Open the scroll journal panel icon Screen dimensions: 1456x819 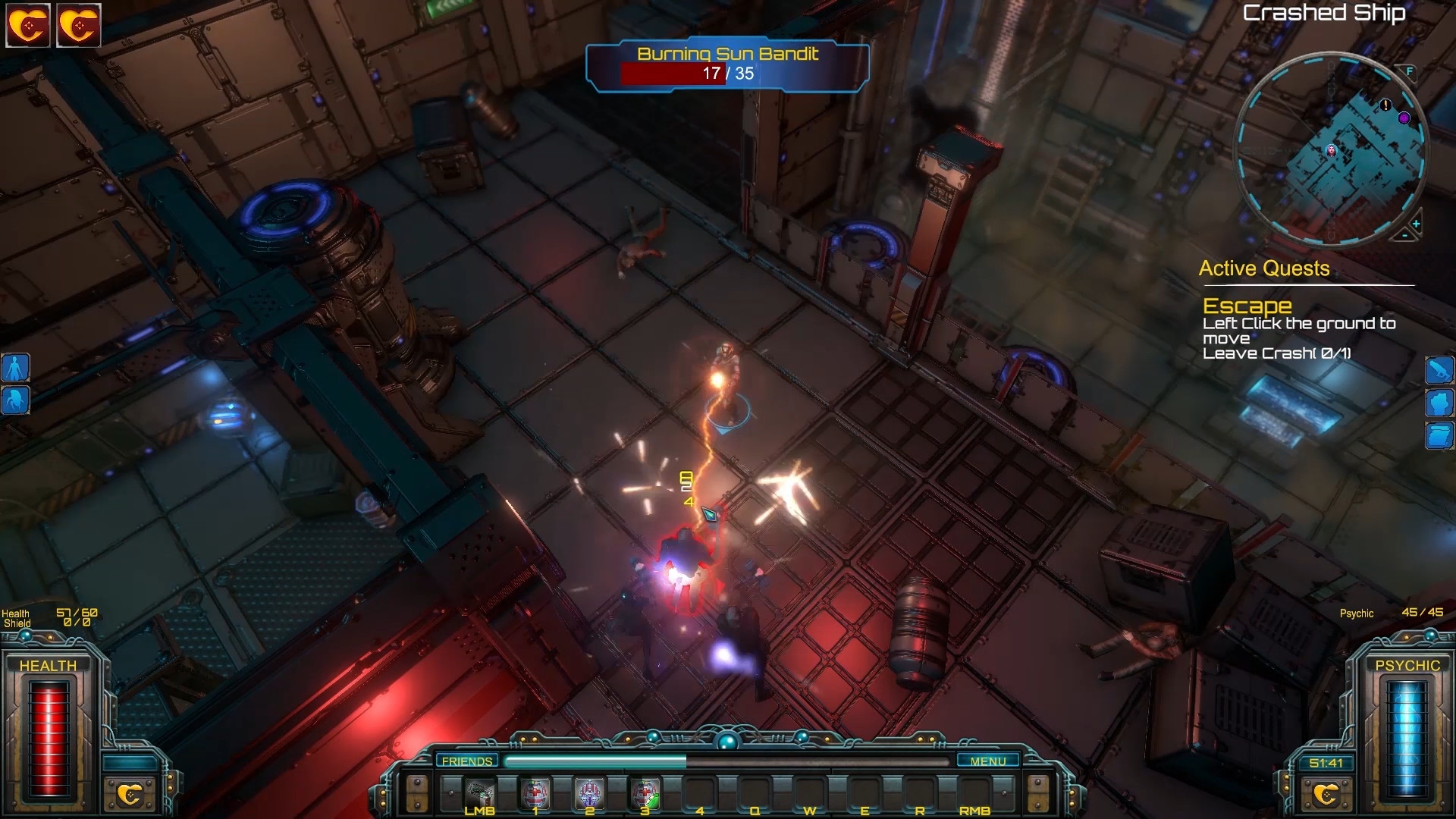click(1439, 436)
